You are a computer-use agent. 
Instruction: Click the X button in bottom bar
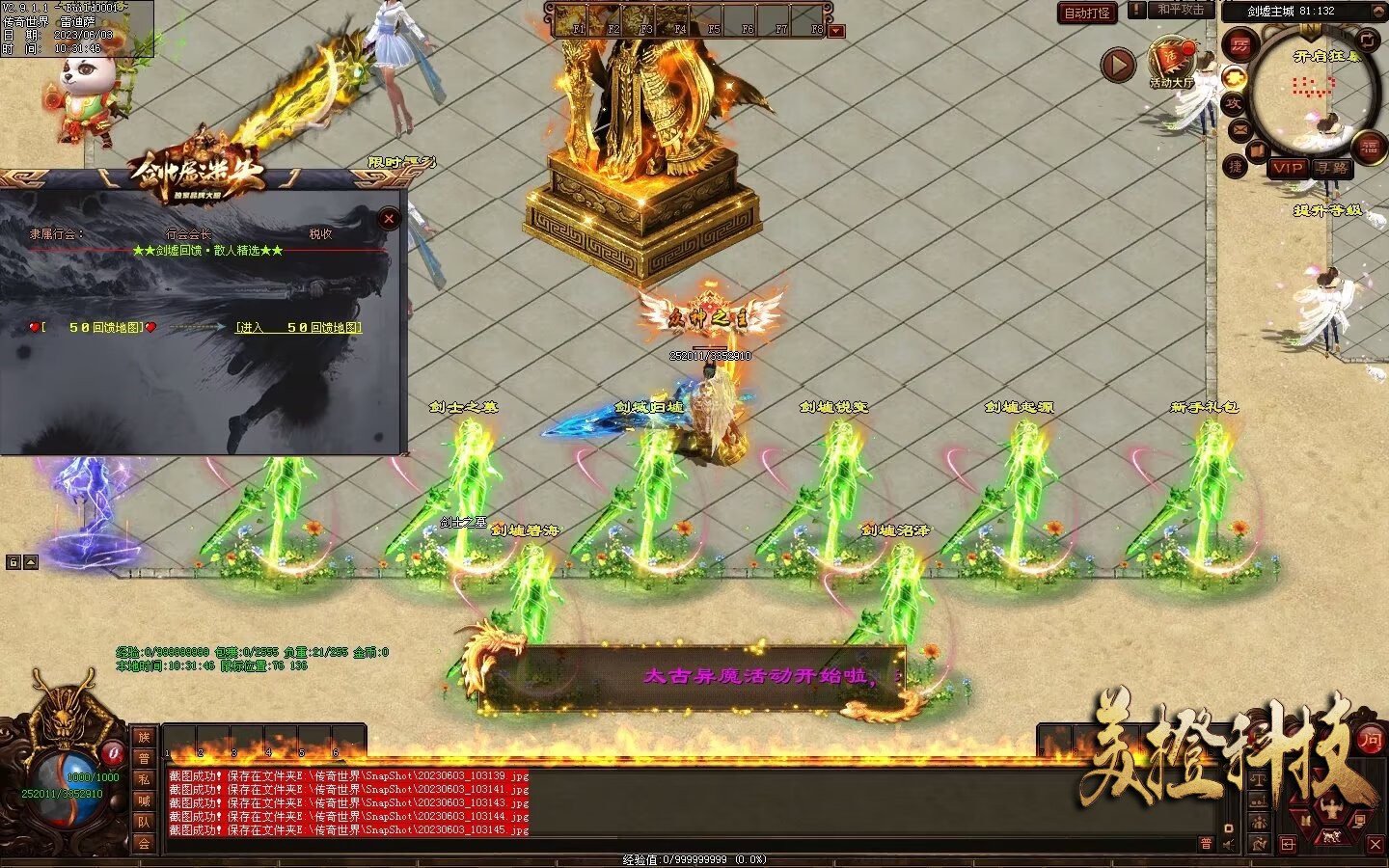pos(1375,844)
